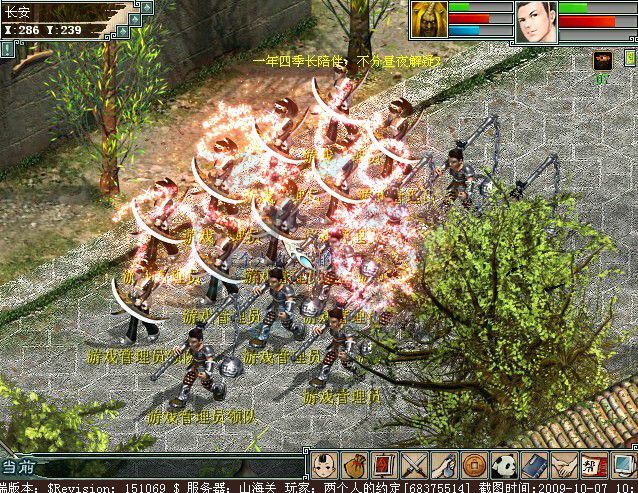Select the crossed swords attack icon
This screenshot has width=638, height=493.
pos(412,465)
